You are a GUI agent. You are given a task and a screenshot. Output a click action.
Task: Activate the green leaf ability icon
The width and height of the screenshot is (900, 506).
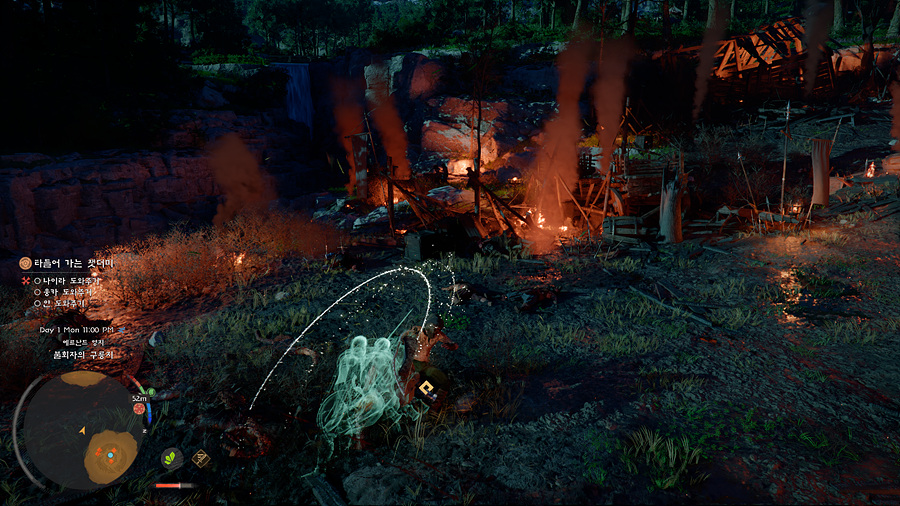[172, 458]
